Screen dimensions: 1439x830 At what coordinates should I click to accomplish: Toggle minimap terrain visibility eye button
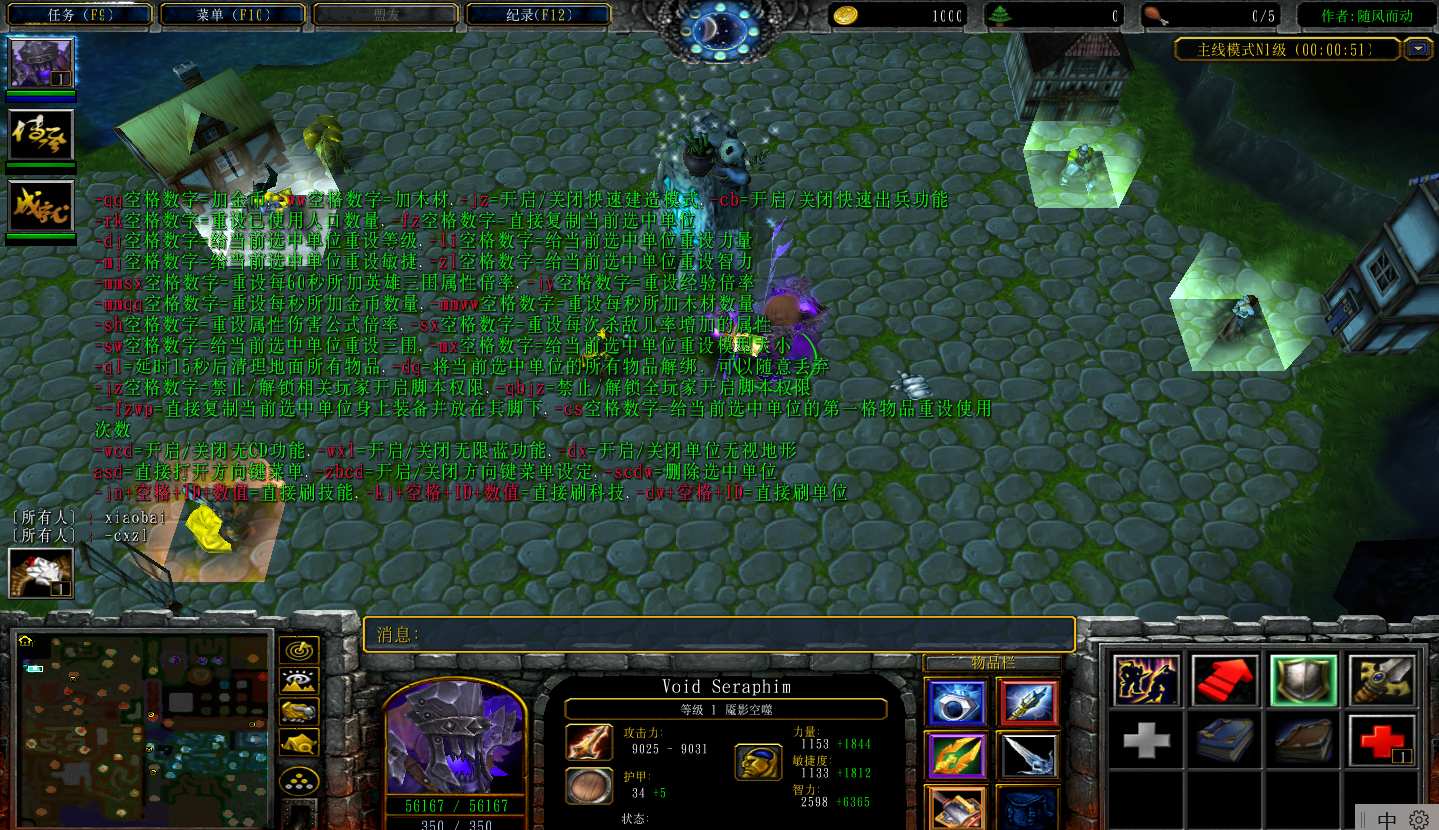[298, 681]
